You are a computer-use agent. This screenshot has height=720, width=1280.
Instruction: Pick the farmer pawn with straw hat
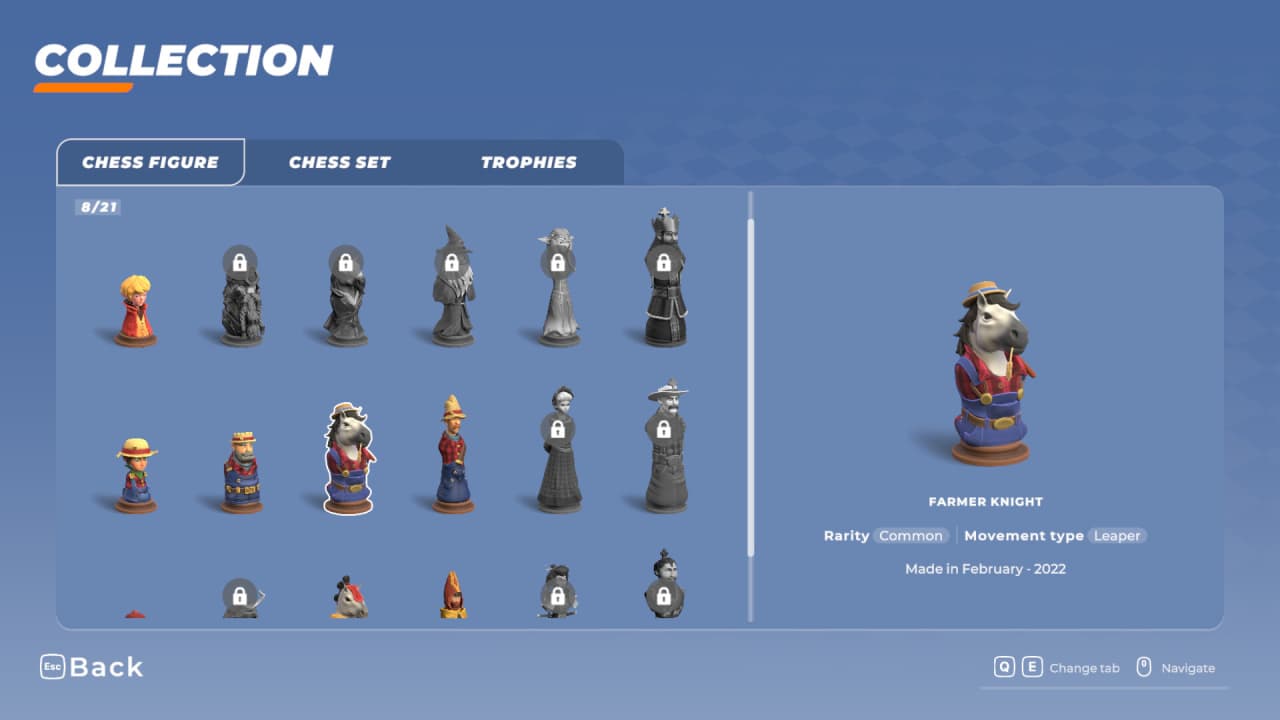point(136,476)
